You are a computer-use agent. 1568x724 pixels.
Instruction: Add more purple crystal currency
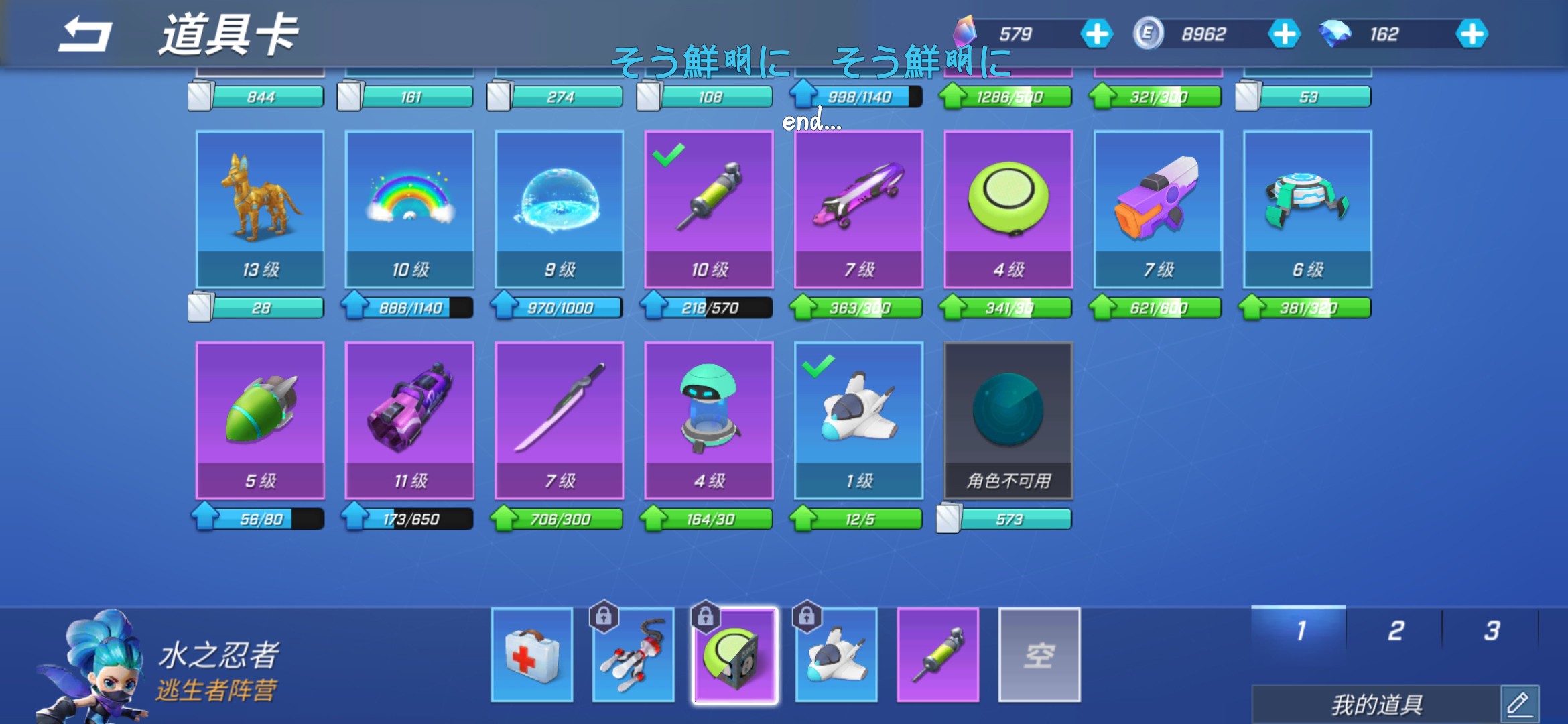(x=1096, y=34)
